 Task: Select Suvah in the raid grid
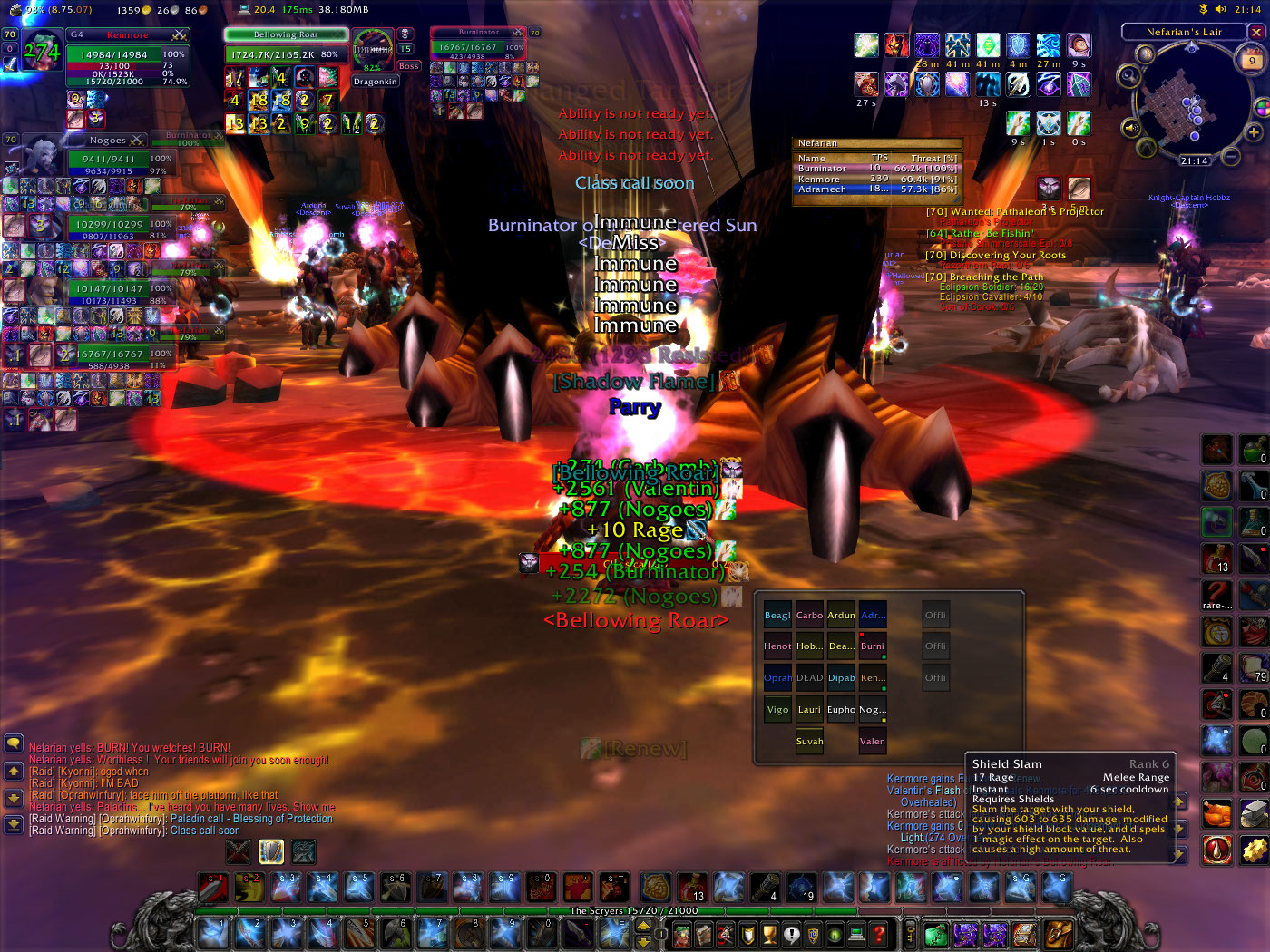coord(809,742)
